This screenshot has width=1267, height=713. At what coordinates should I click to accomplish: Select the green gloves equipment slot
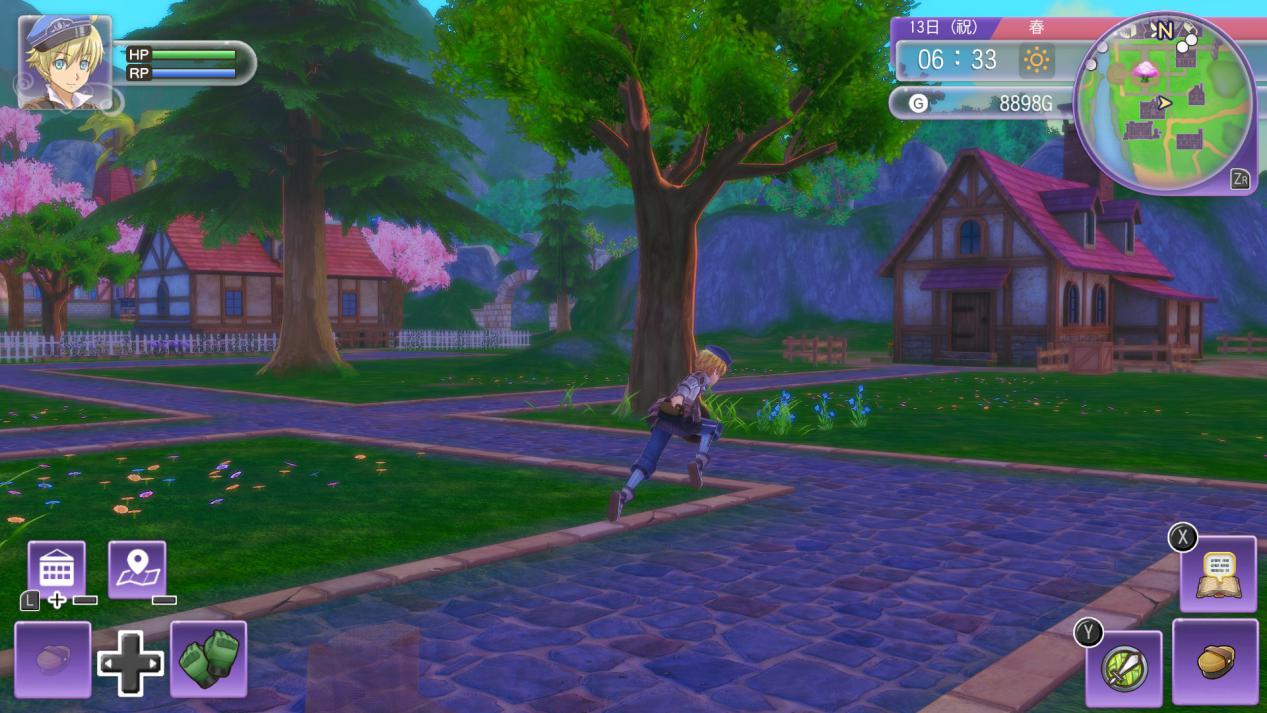coord(209,659)
